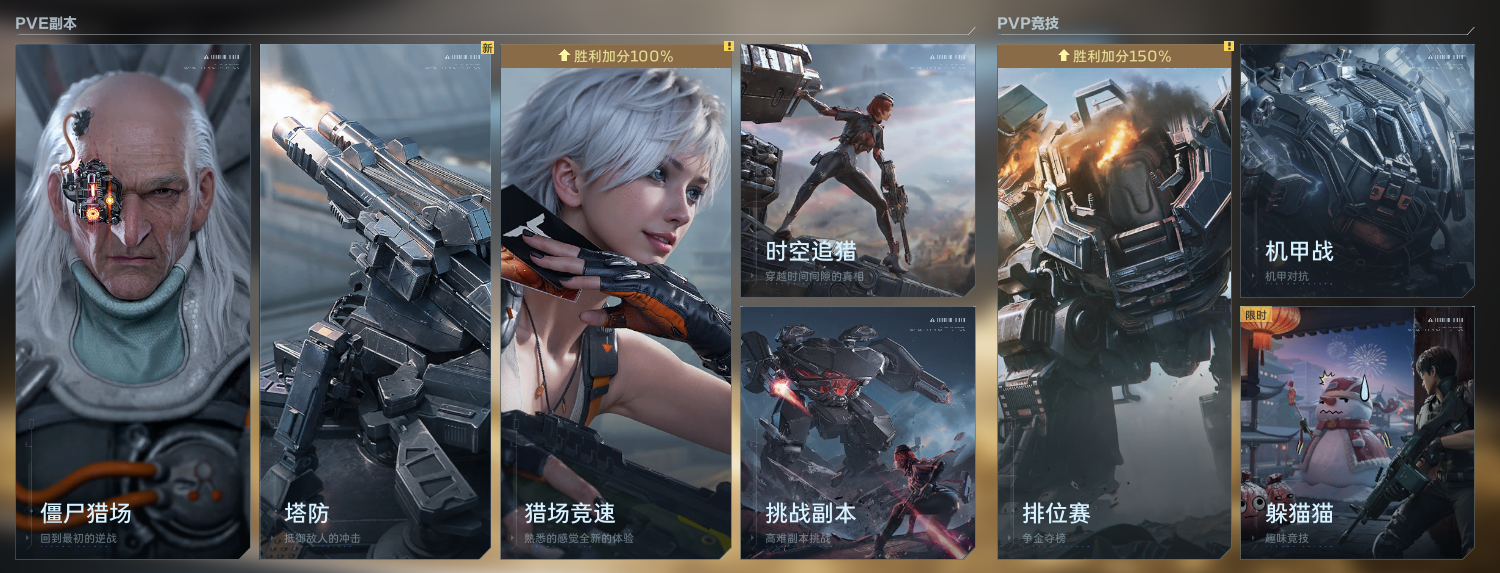Open the 挑战副本 challenge mode
This screenshot has height=573, width=1500.
coord(858,432)
